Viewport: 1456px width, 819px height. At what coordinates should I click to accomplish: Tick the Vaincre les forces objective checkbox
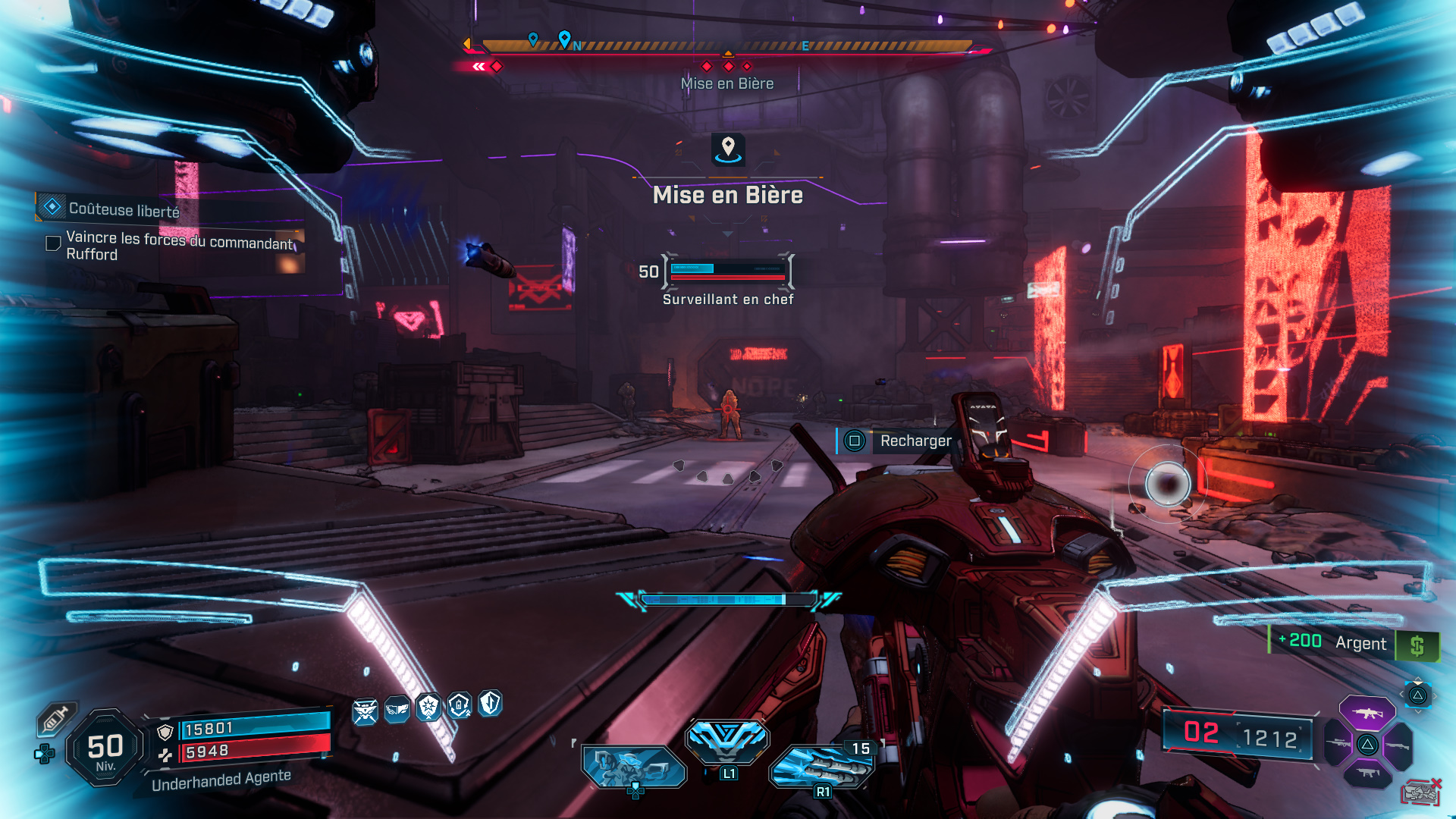[53, 243]
